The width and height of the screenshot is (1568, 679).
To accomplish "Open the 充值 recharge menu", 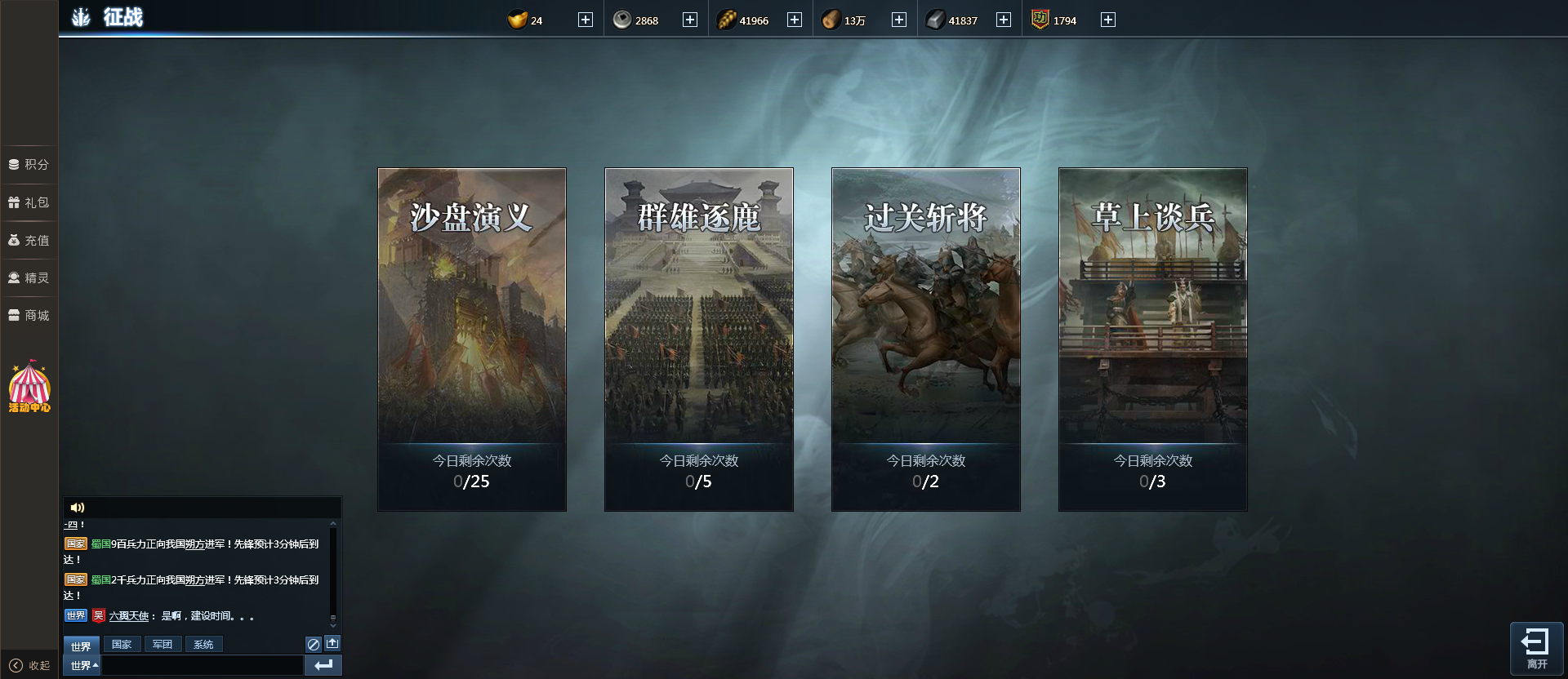I will pyautogui.click(x=29, y=240).
